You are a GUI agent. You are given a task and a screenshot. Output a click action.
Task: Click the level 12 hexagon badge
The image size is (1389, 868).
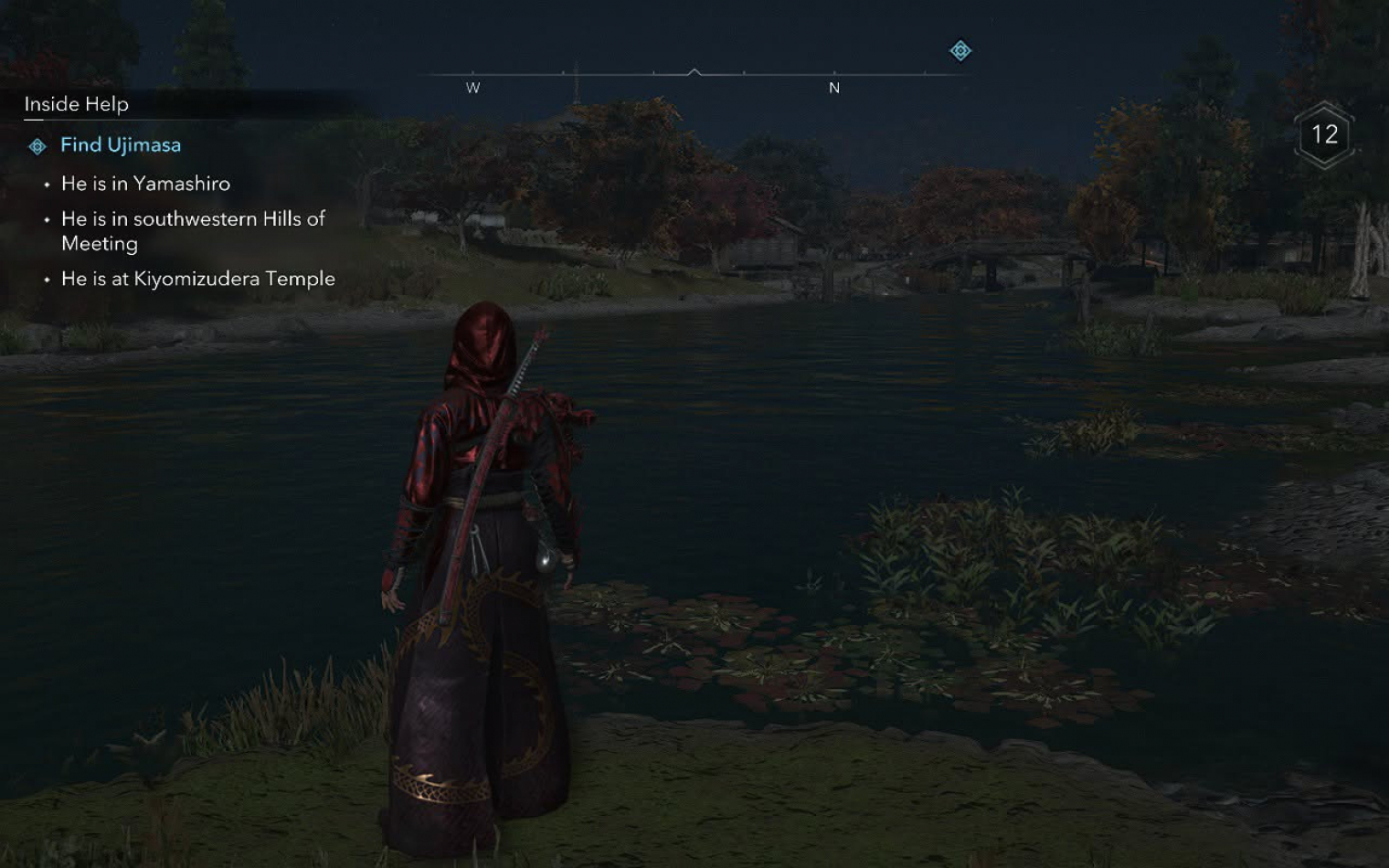pyautogui.click(x=1324, y=135)
